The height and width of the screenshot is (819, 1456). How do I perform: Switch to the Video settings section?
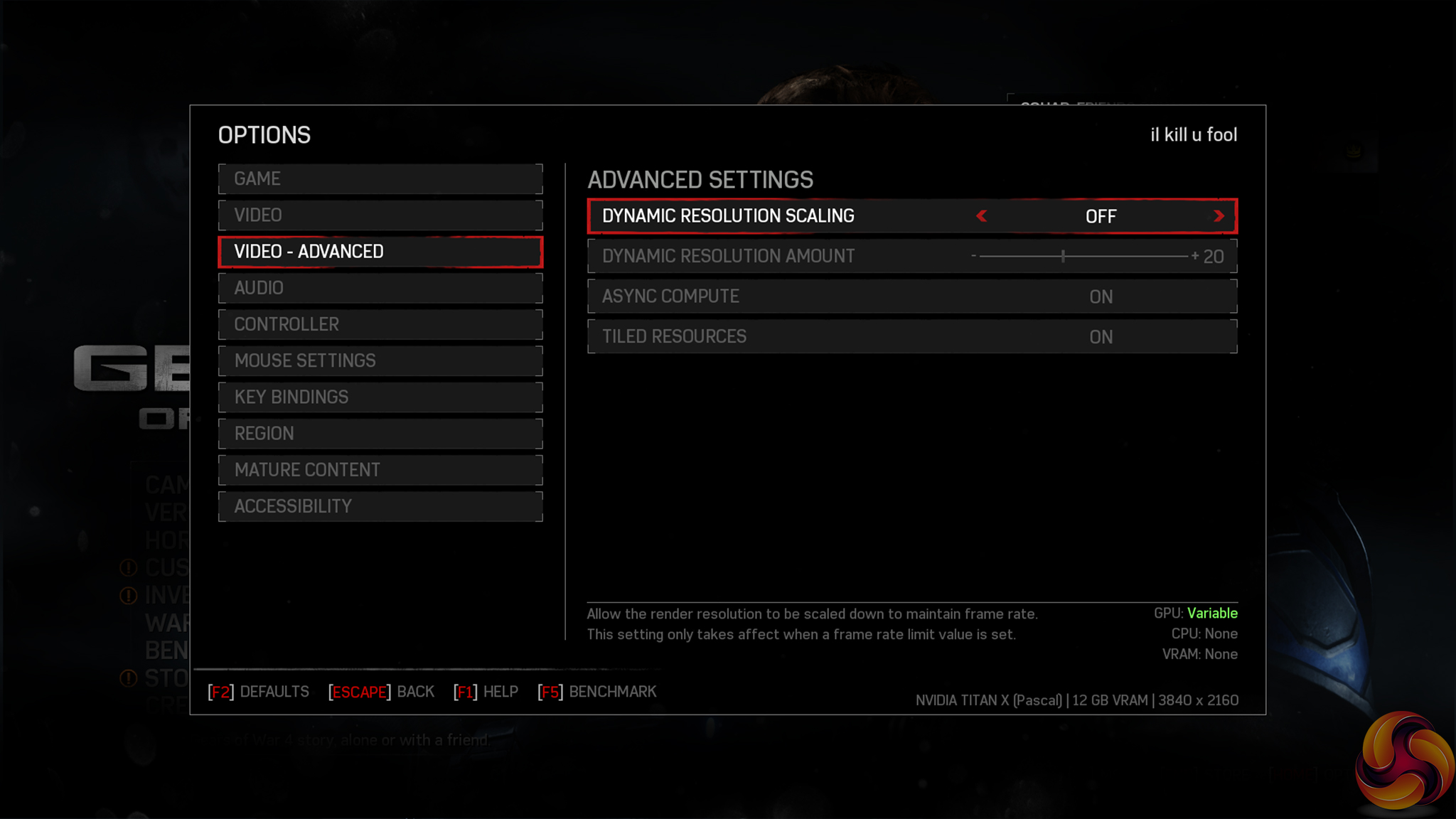(380, 215)
